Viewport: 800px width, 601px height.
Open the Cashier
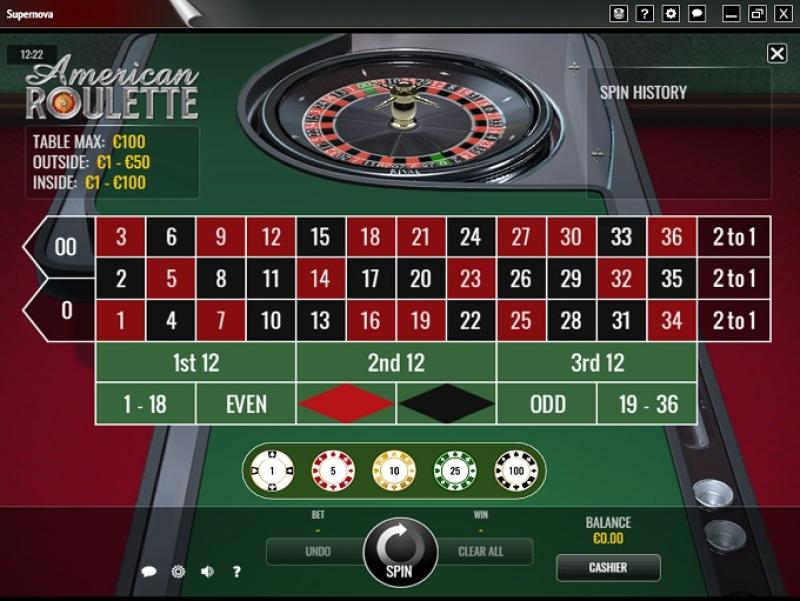[x=608, y=568]
